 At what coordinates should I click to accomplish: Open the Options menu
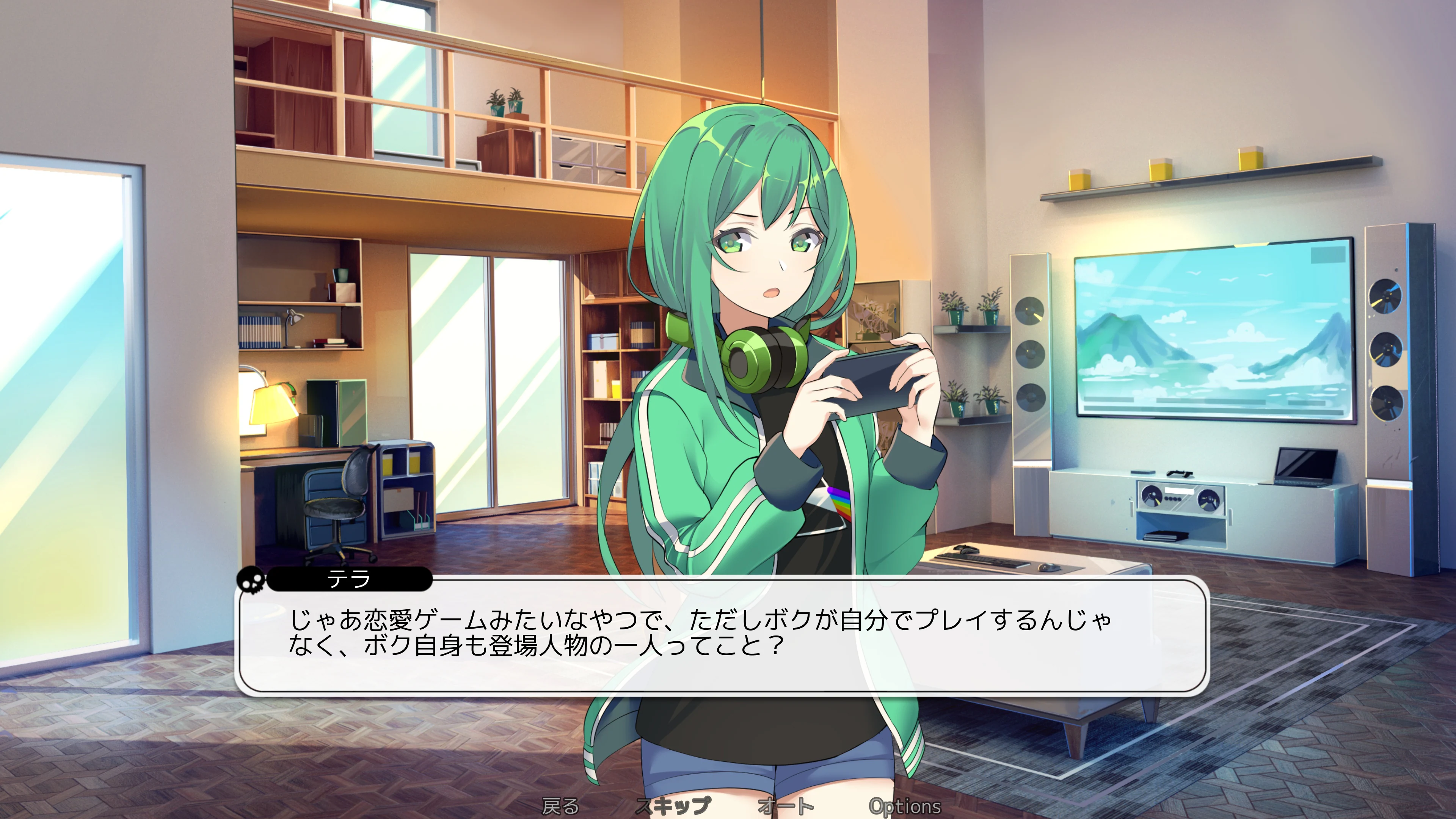pos(905,806)
